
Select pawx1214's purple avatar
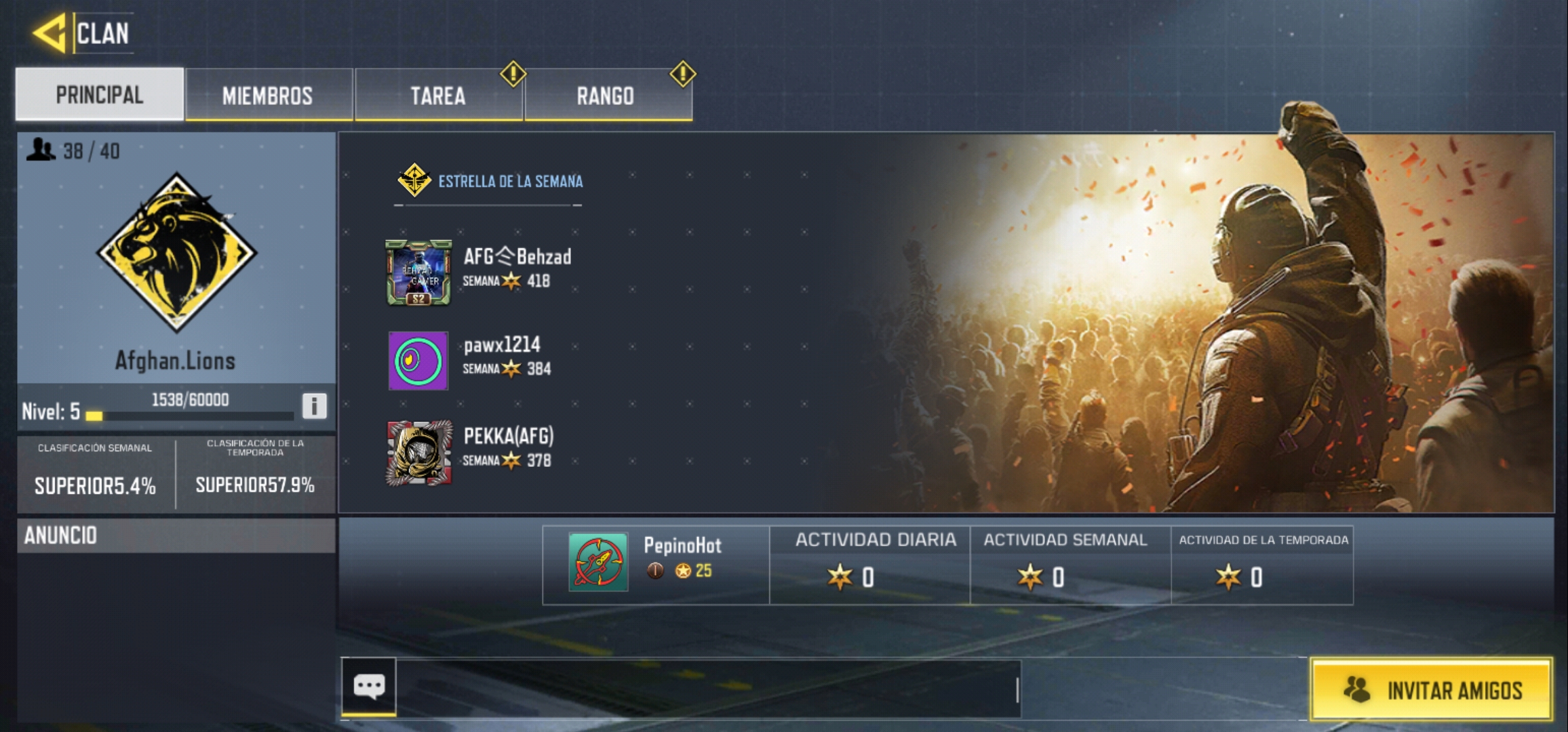pyautogui.click(x=418, y=361)
